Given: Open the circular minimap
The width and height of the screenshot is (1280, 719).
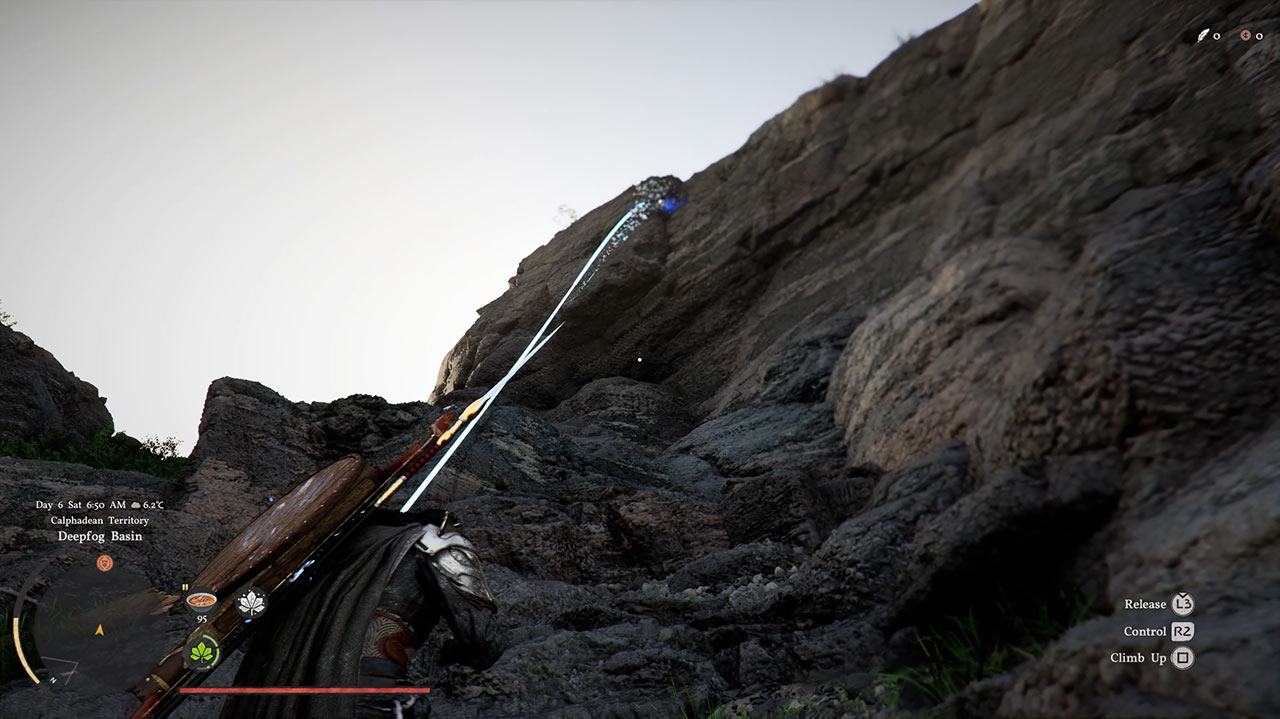Looking at the screenshot, I should (x=99, y=628).
